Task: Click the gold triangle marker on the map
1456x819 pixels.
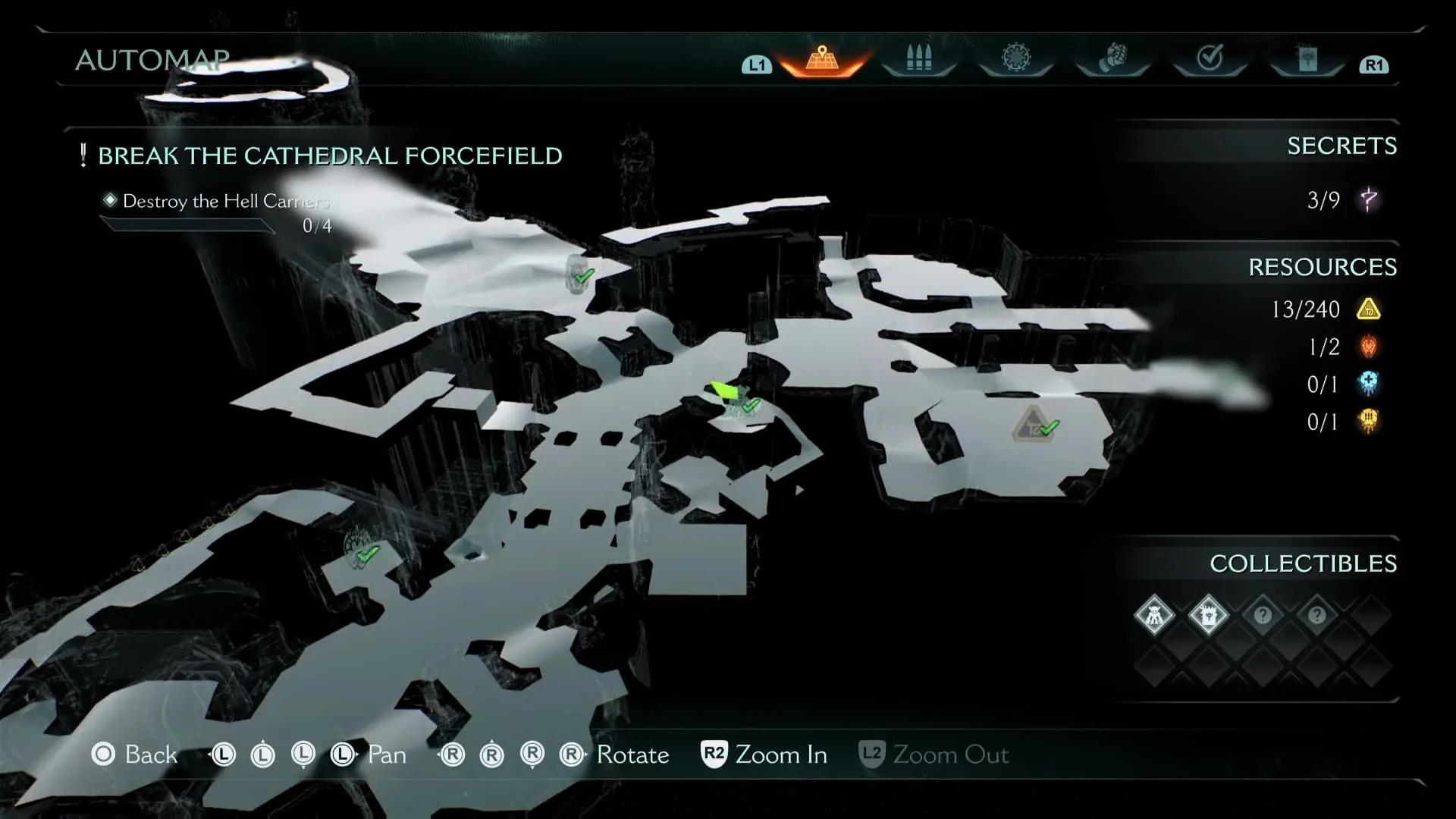Action: point(1031,425)
